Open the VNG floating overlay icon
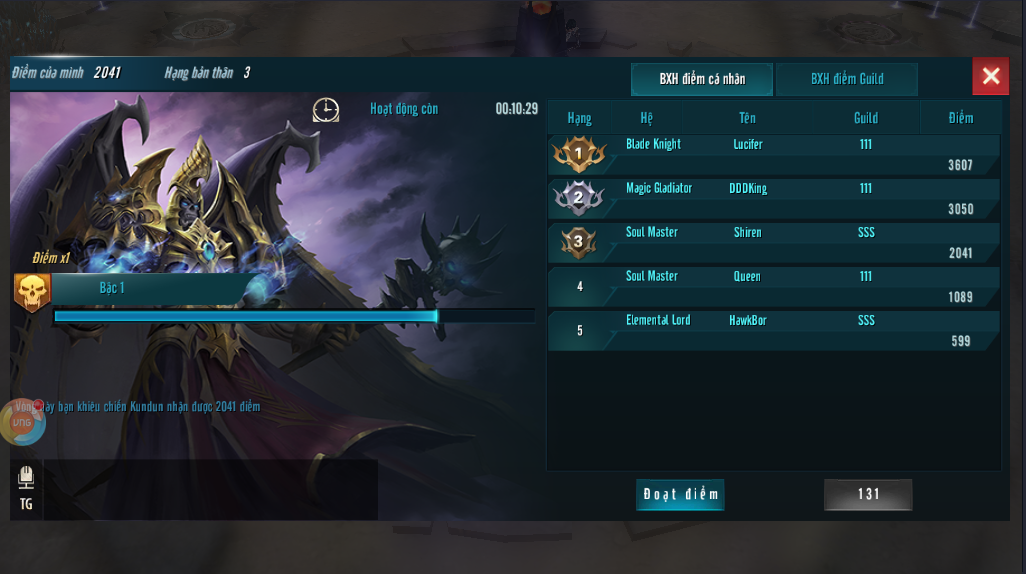Image resolution: width=1026 pixels, height=574 pixels. [x=20, y=423]
